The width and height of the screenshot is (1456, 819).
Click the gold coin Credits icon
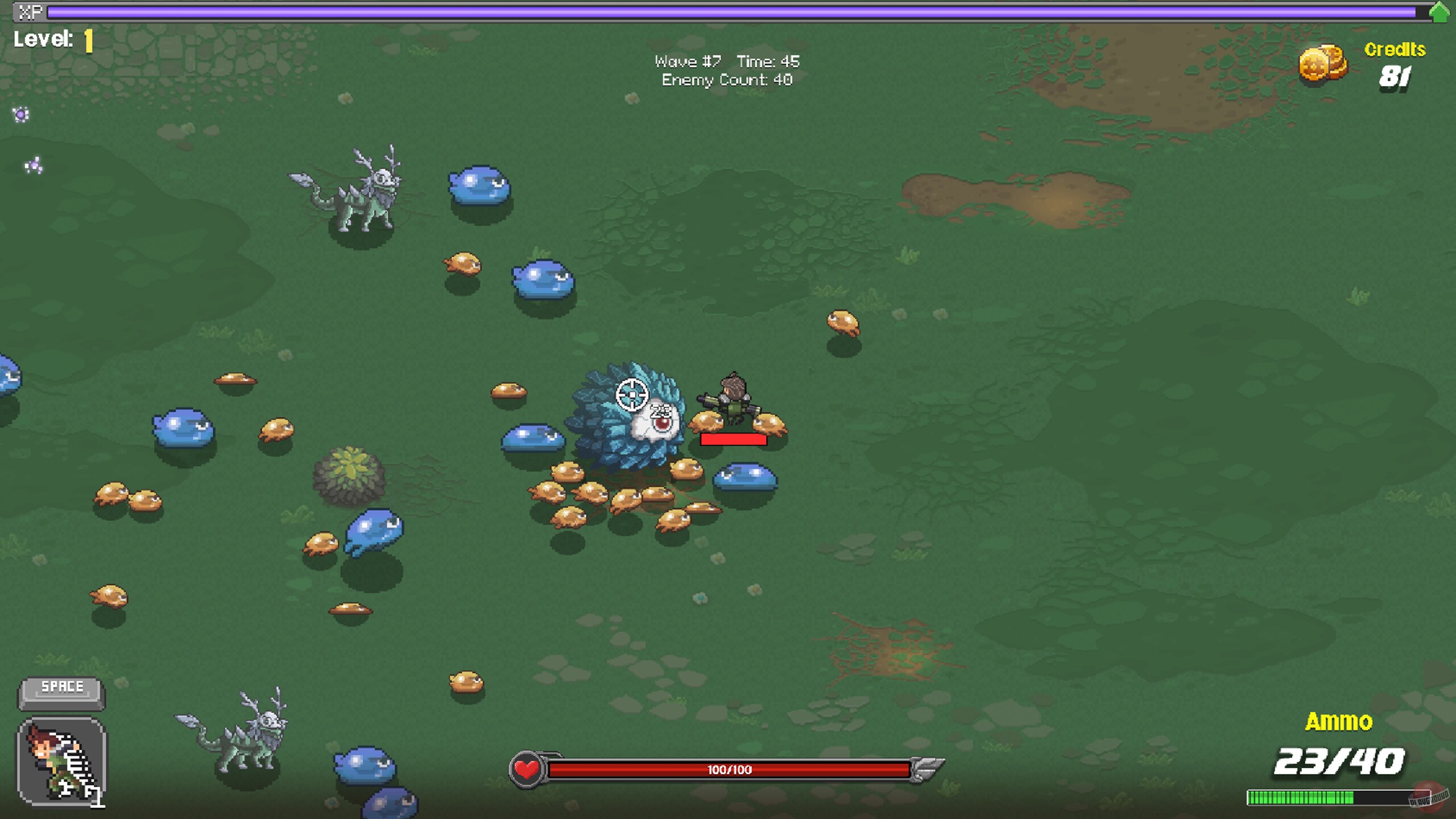coord(1323,64)
